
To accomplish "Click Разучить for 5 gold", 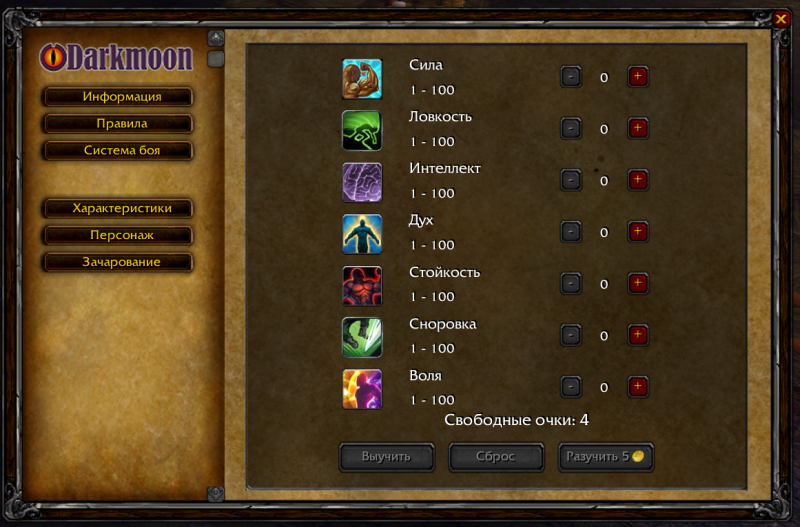I will 605,457.
